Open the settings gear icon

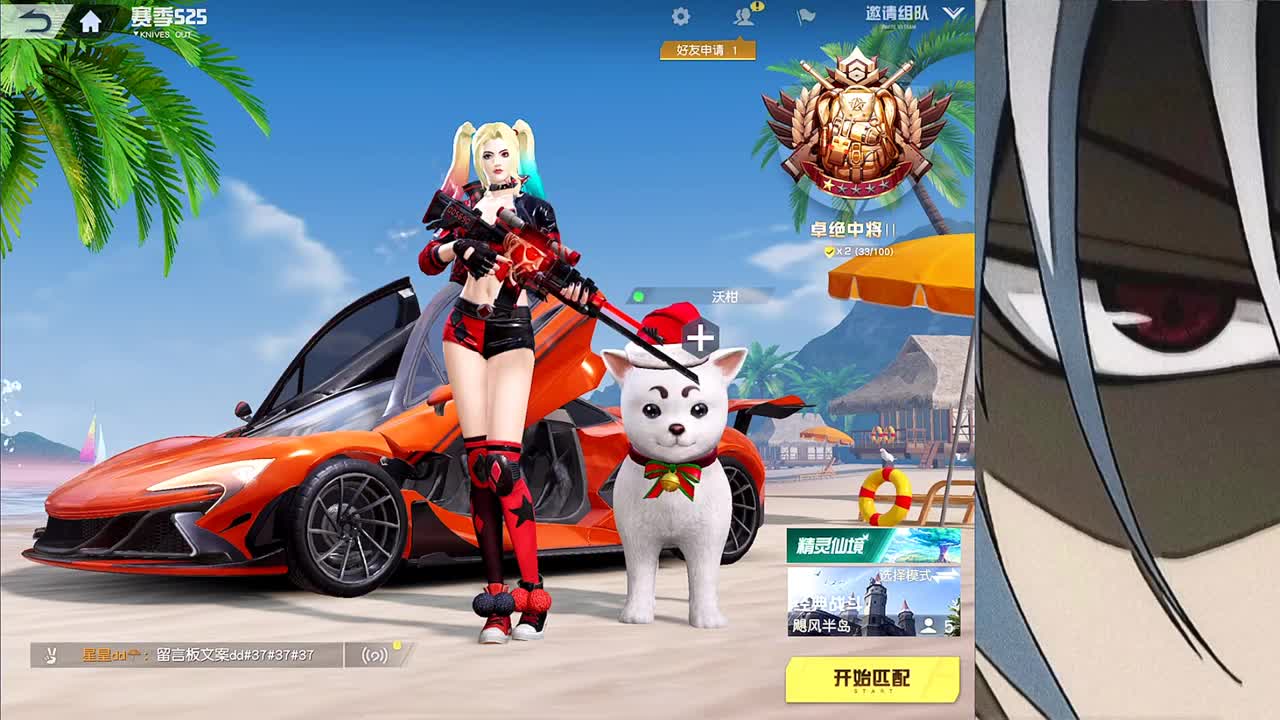680,15
